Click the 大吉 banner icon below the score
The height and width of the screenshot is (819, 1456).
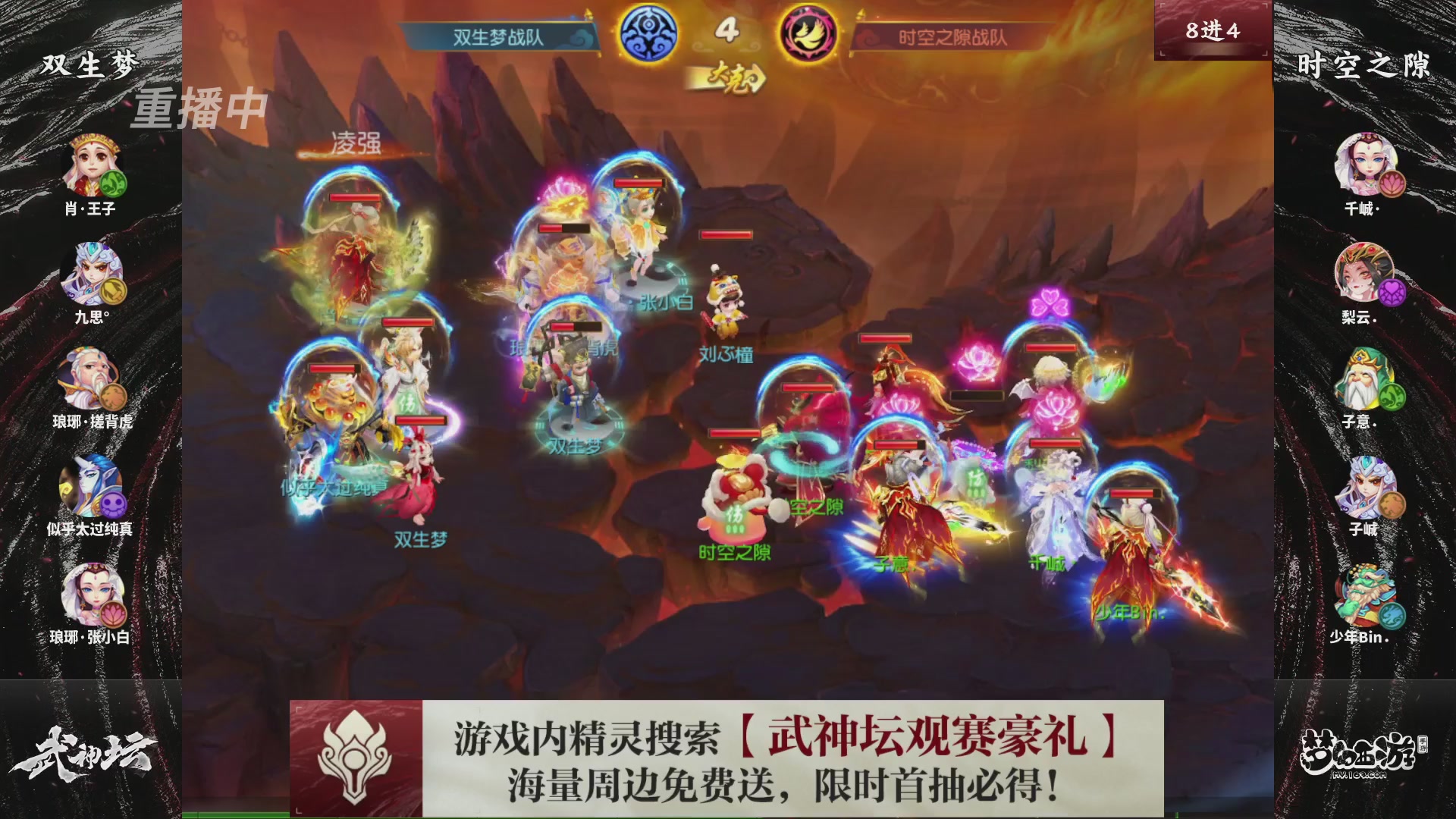(x=729, y=75)
